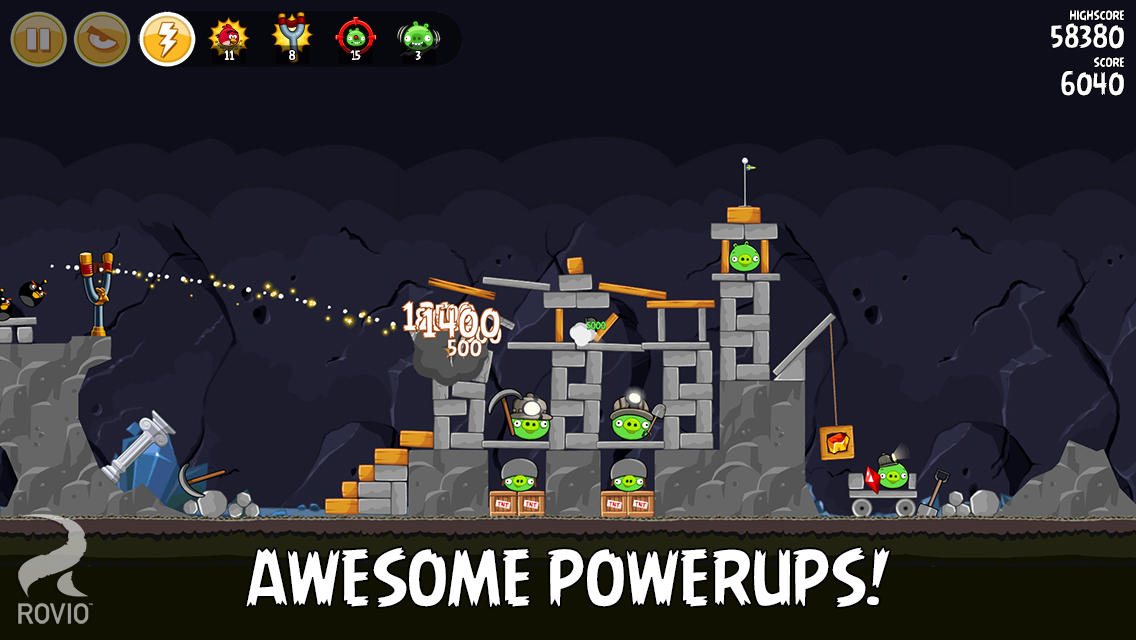1136x640 pixels.
Task: Toggle the lightning bolt powerups button
Action: [x=167, y=40]
